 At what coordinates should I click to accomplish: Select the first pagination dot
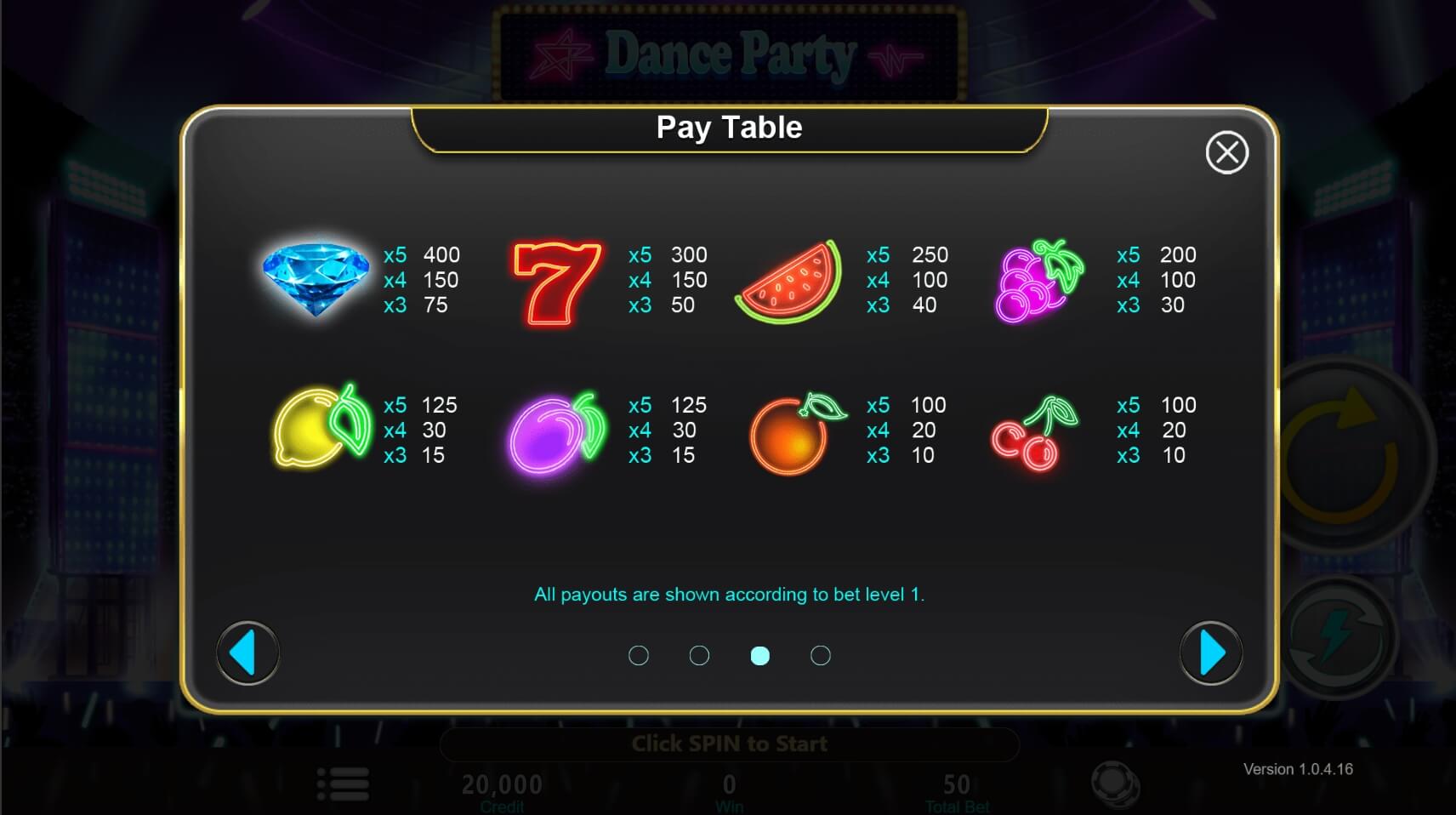click(640, 655)
